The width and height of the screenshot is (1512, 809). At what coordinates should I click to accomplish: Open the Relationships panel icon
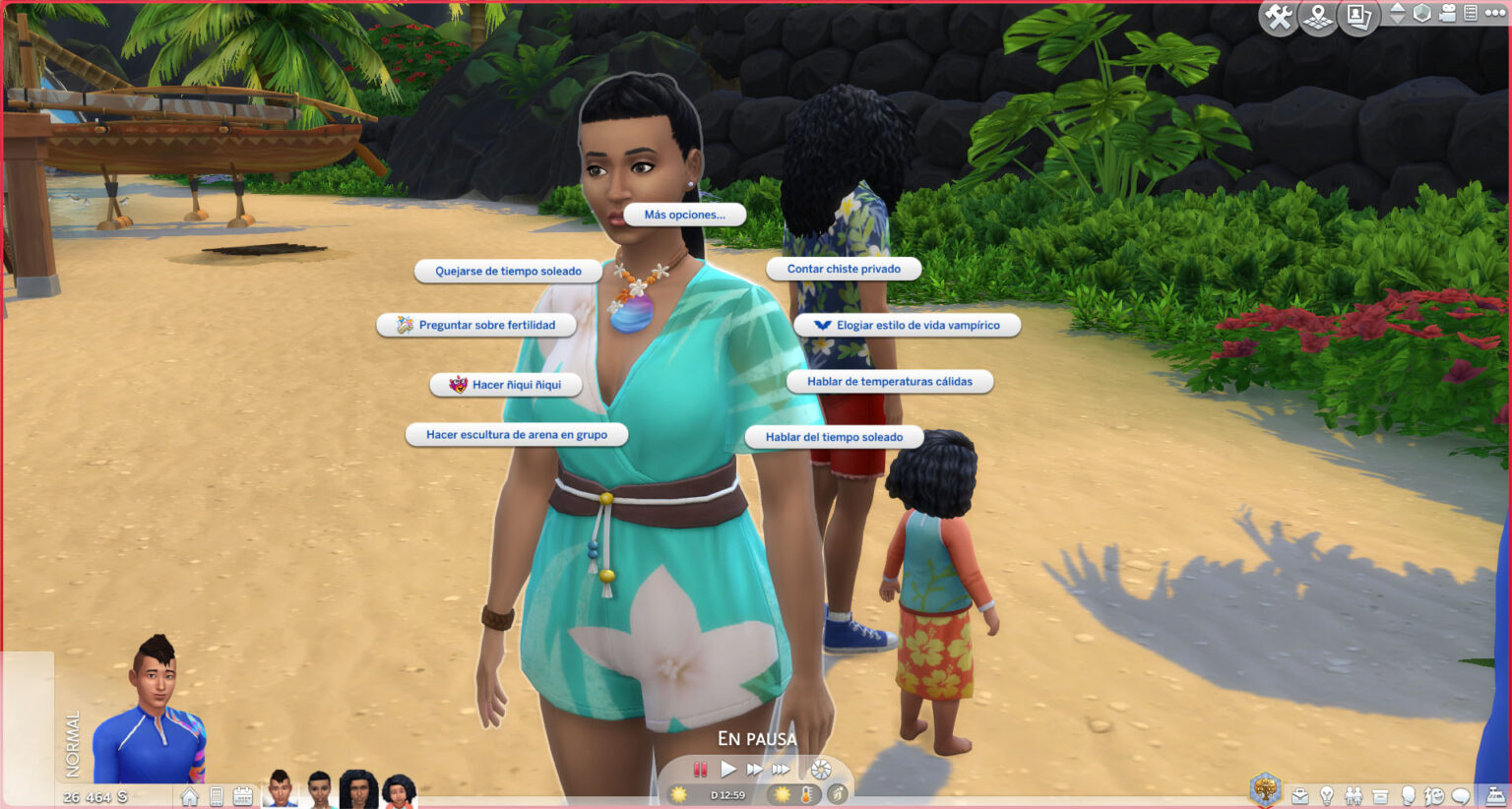[1354, 796]
